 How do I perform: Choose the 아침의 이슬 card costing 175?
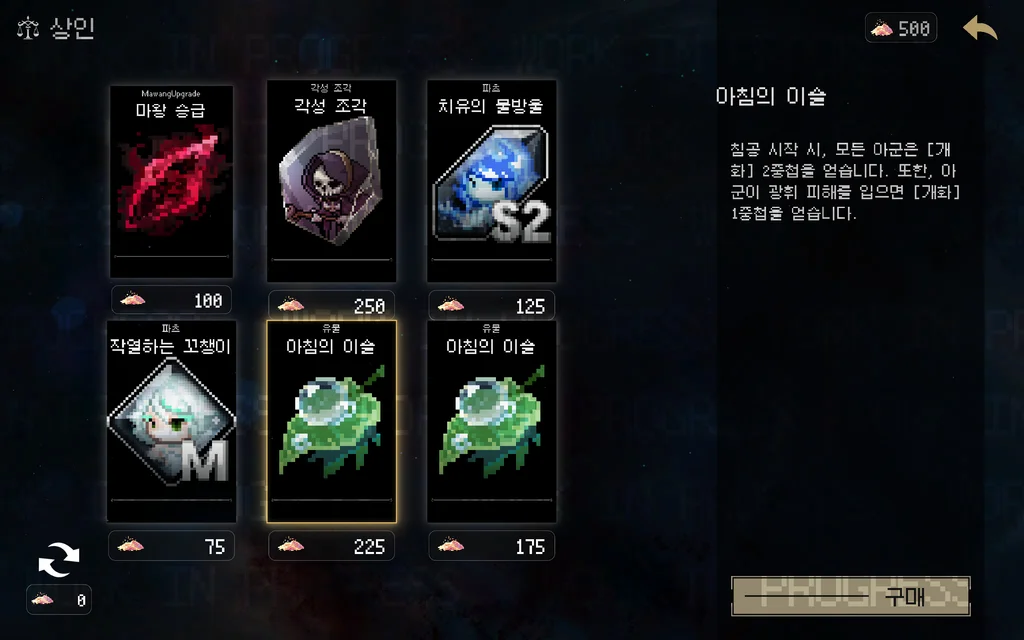coord(491,422)
